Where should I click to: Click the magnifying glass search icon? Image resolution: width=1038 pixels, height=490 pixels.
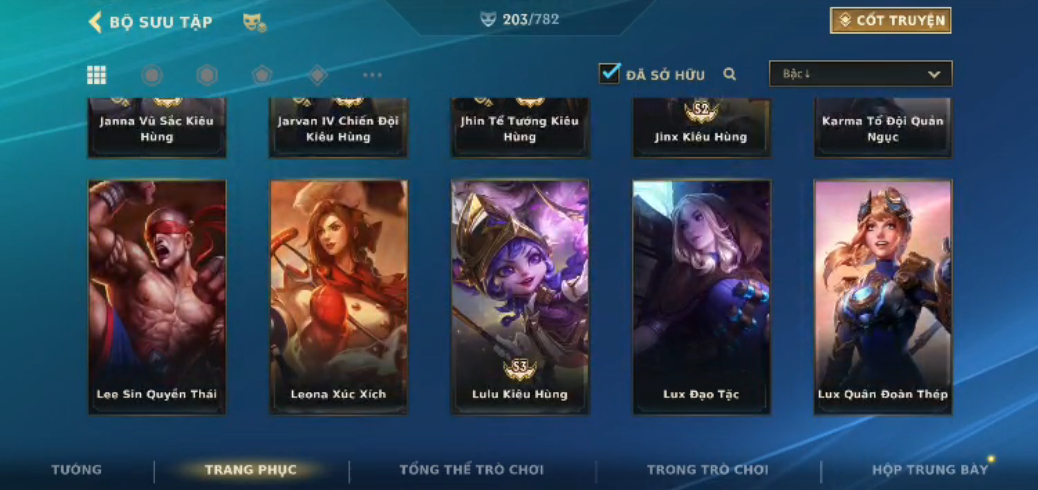[730, 74]
